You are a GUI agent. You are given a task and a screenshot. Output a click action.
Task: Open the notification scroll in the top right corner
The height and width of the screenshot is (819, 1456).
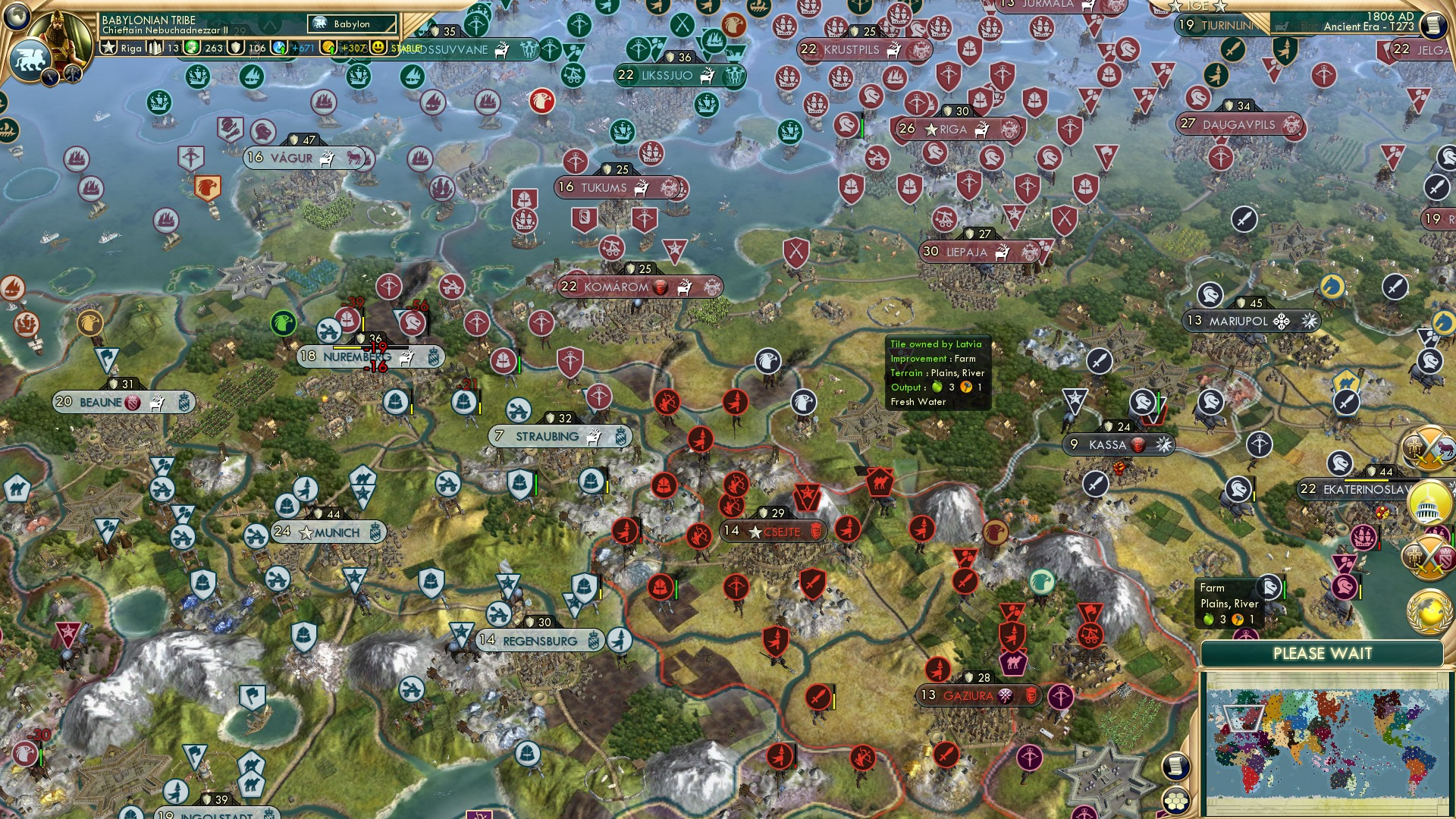pyautogui.click(x=1433, y=24)
